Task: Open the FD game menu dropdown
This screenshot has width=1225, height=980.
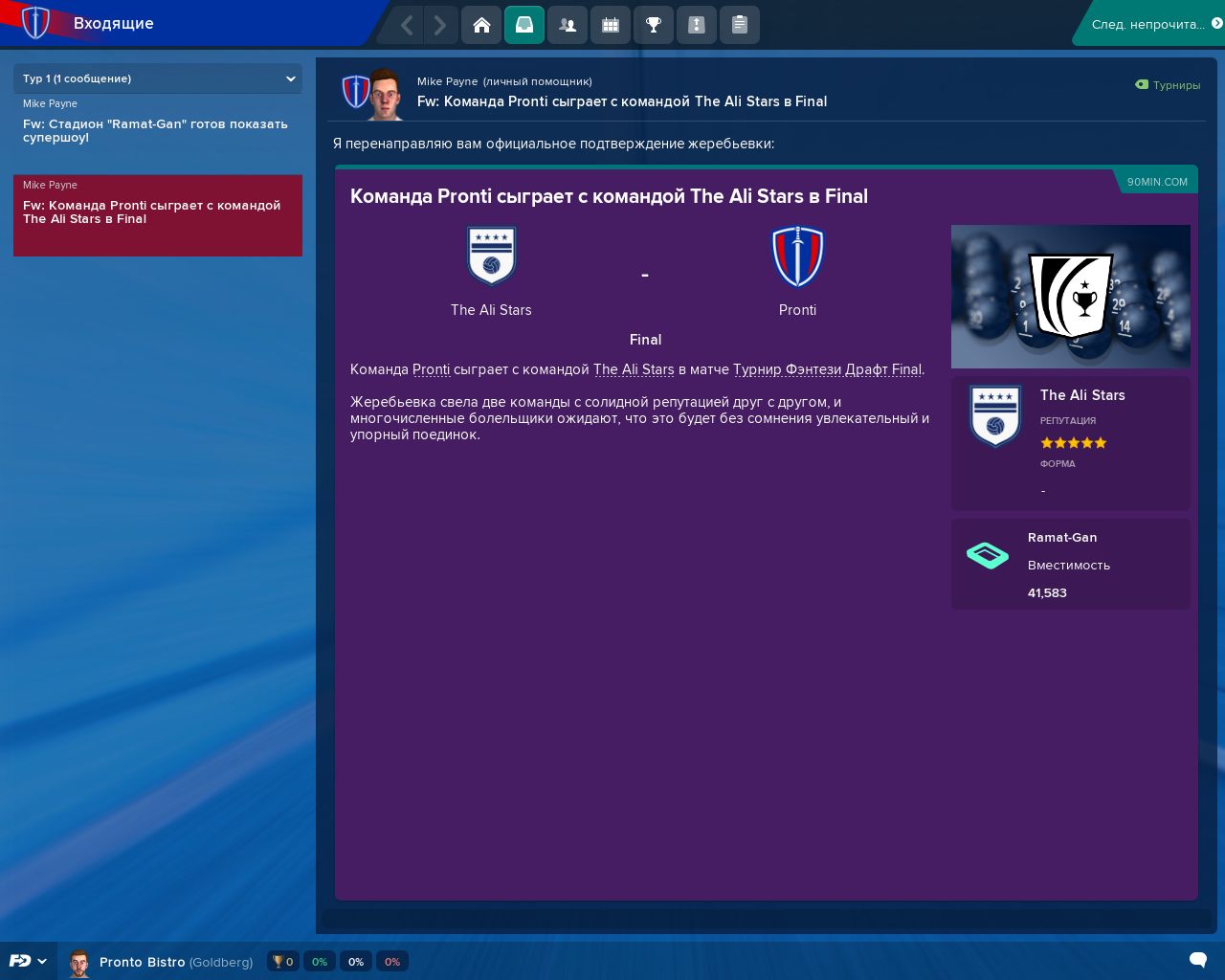Action: point(28,961)
